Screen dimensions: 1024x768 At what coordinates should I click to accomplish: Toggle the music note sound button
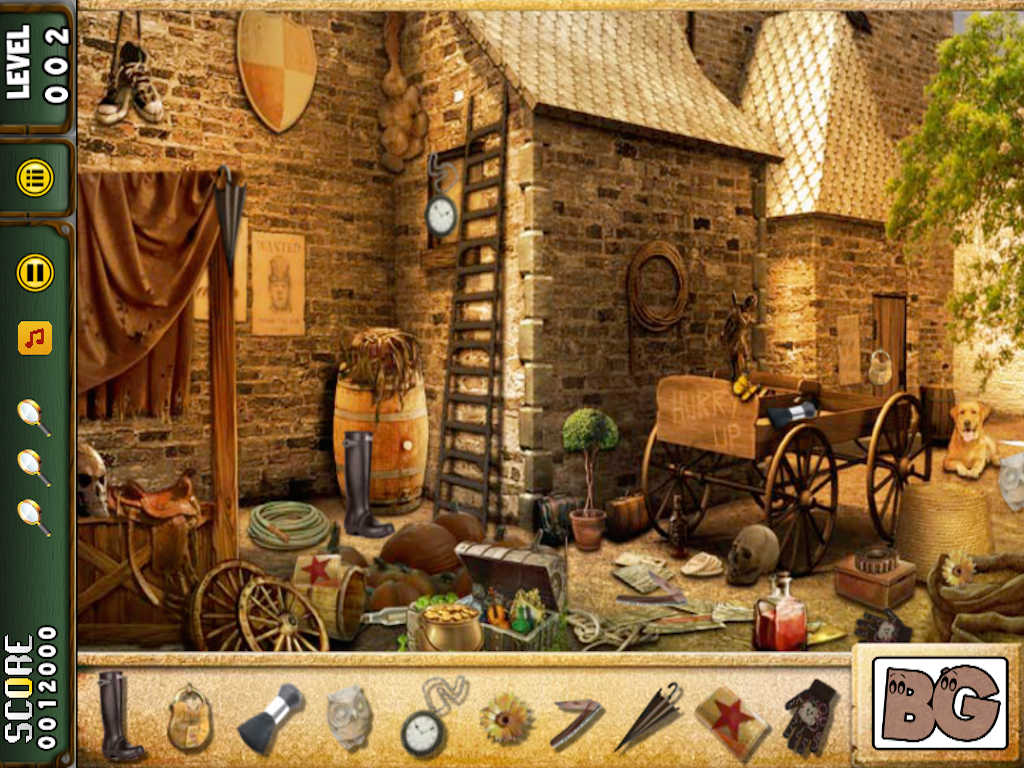click(x=35, y=338)
